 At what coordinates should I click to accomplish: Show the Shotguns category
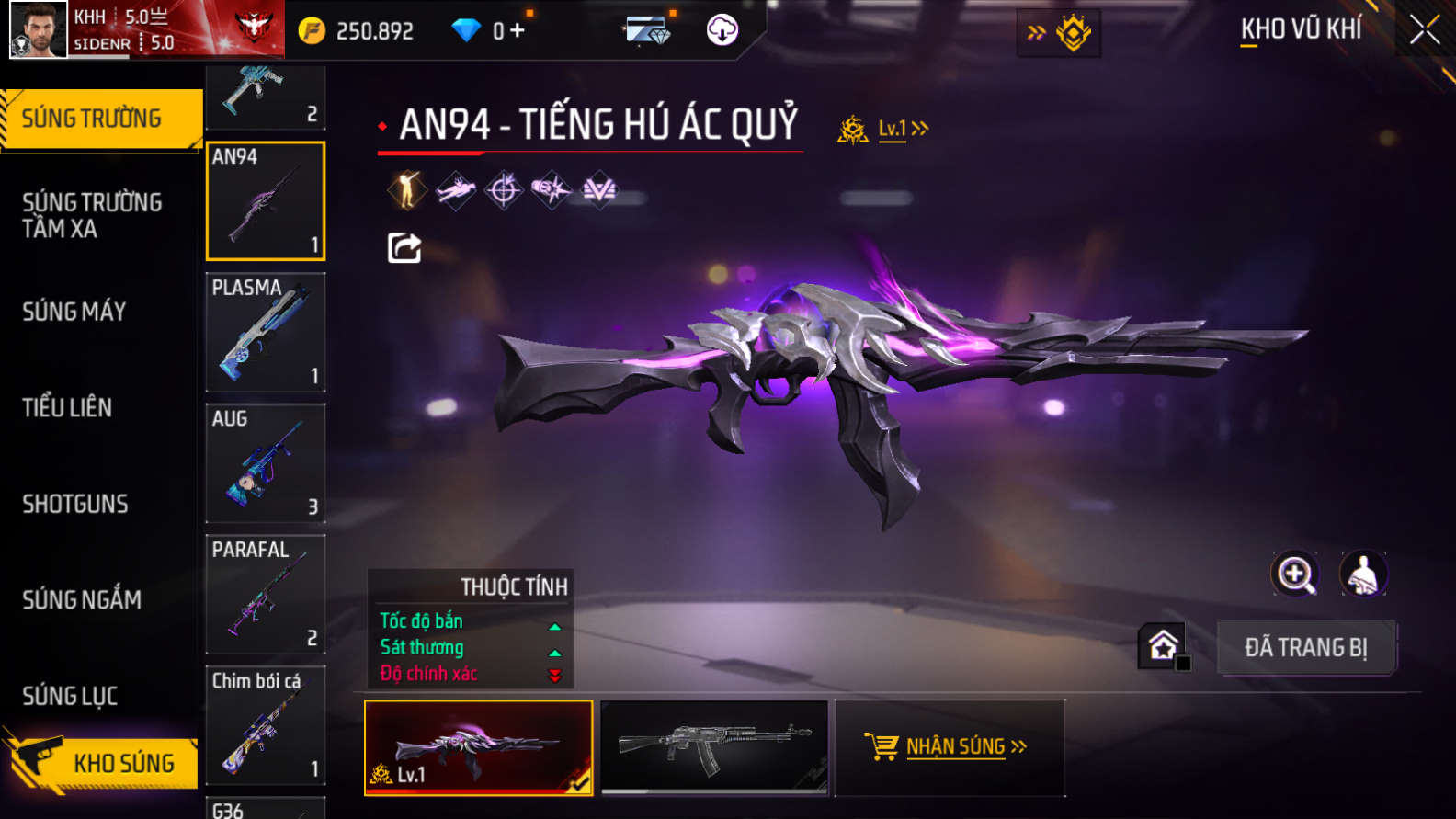pos(75,504)
